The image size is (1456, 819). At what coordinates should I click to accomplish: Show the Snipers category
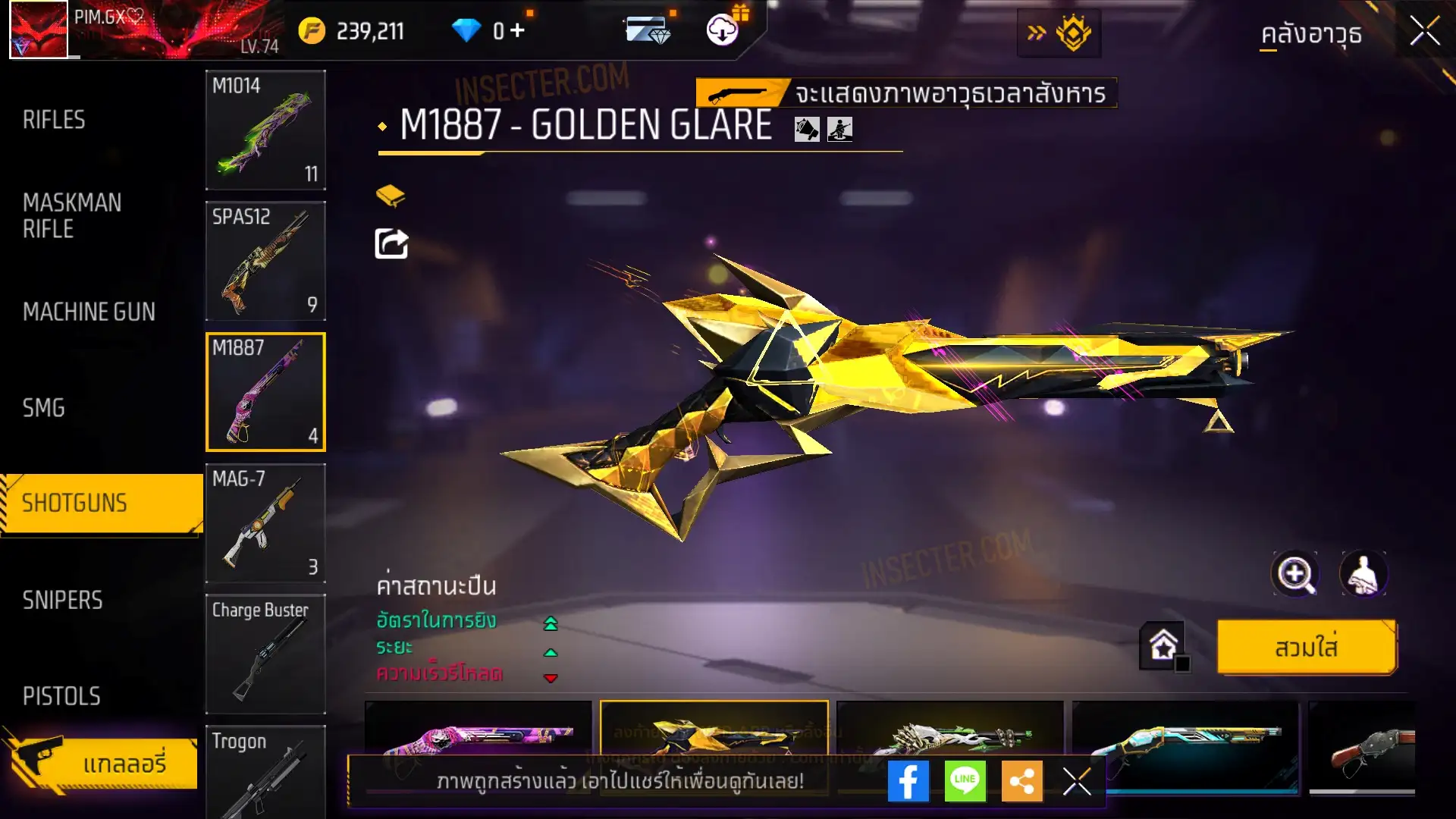tap(62, 600)
